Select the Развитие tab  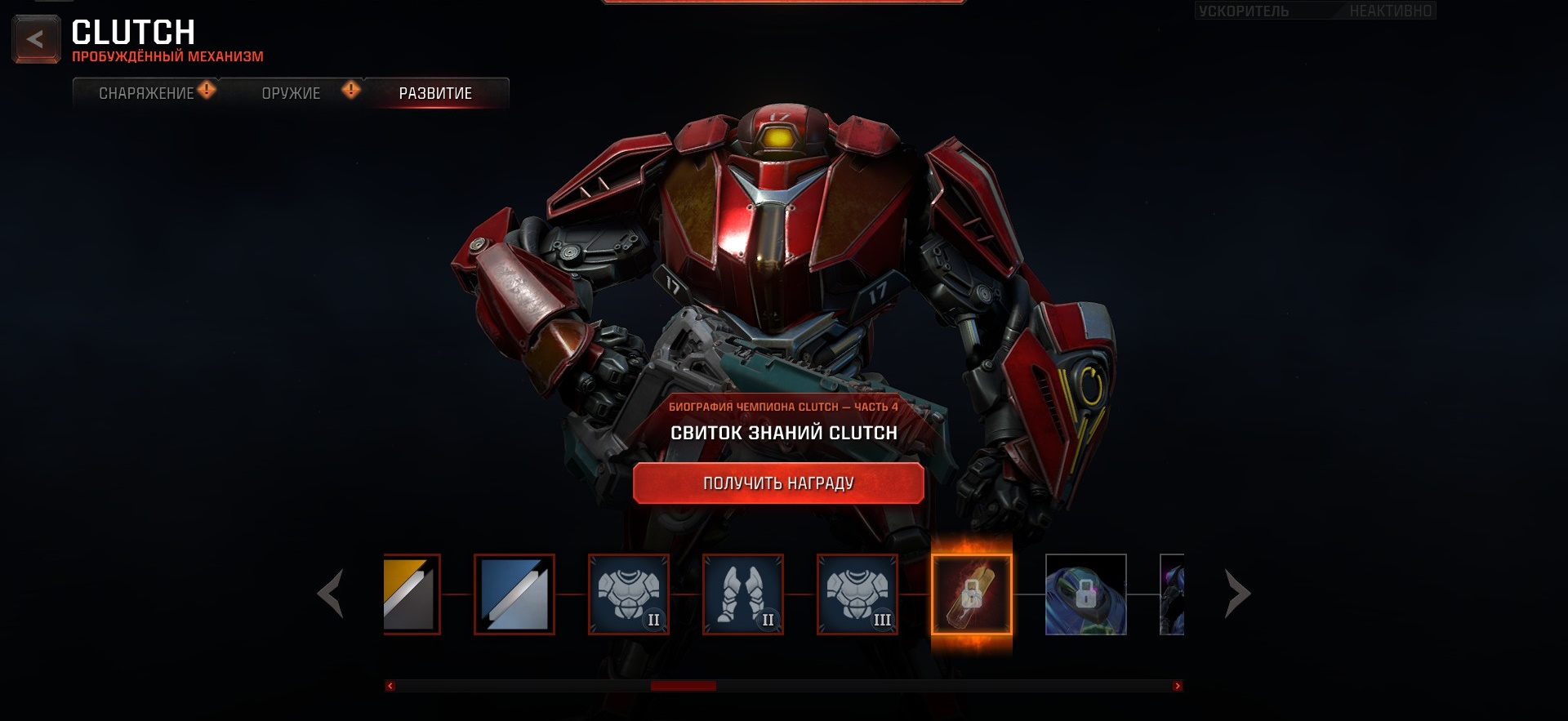coord(435,93)
